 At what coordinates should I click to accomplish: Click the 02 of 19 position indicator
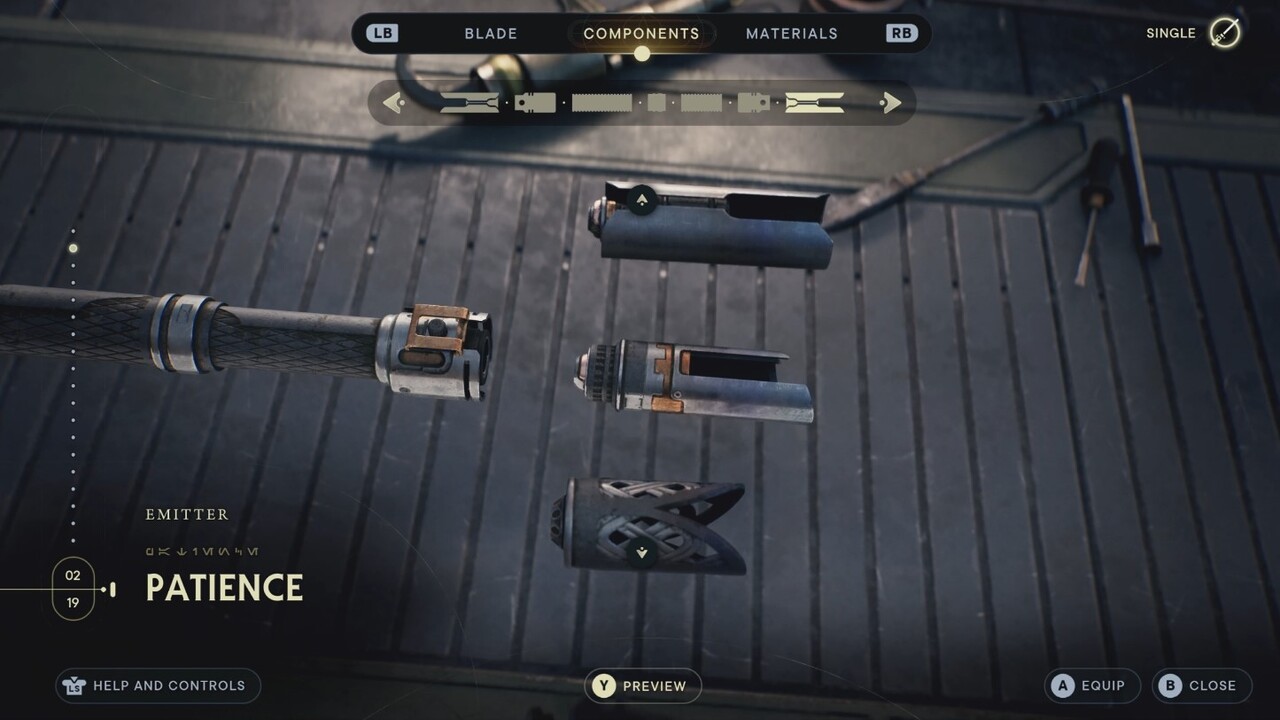[73, 589]
